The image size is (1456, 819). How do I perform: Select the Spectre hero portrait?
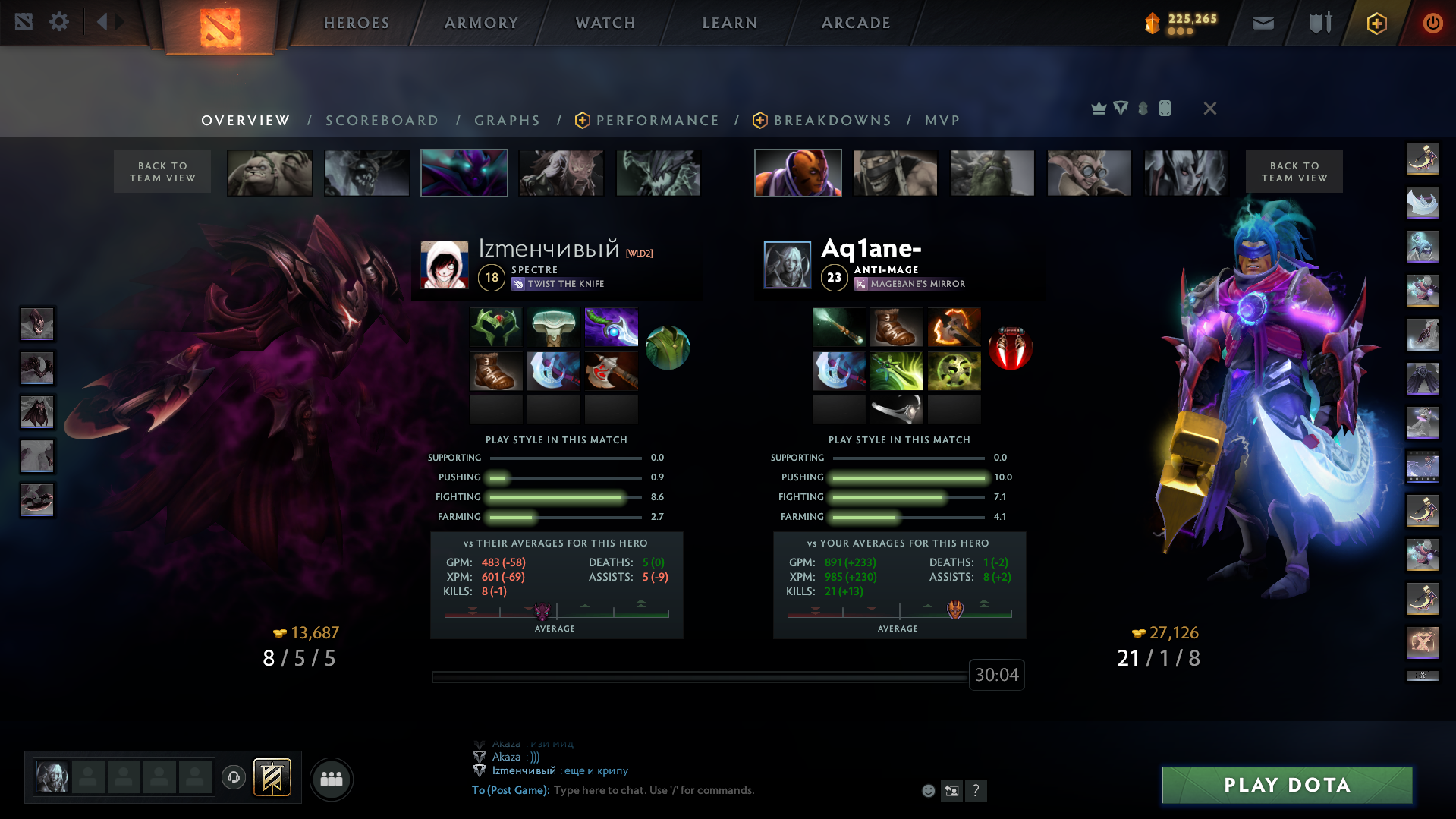[x=464, y=173]
